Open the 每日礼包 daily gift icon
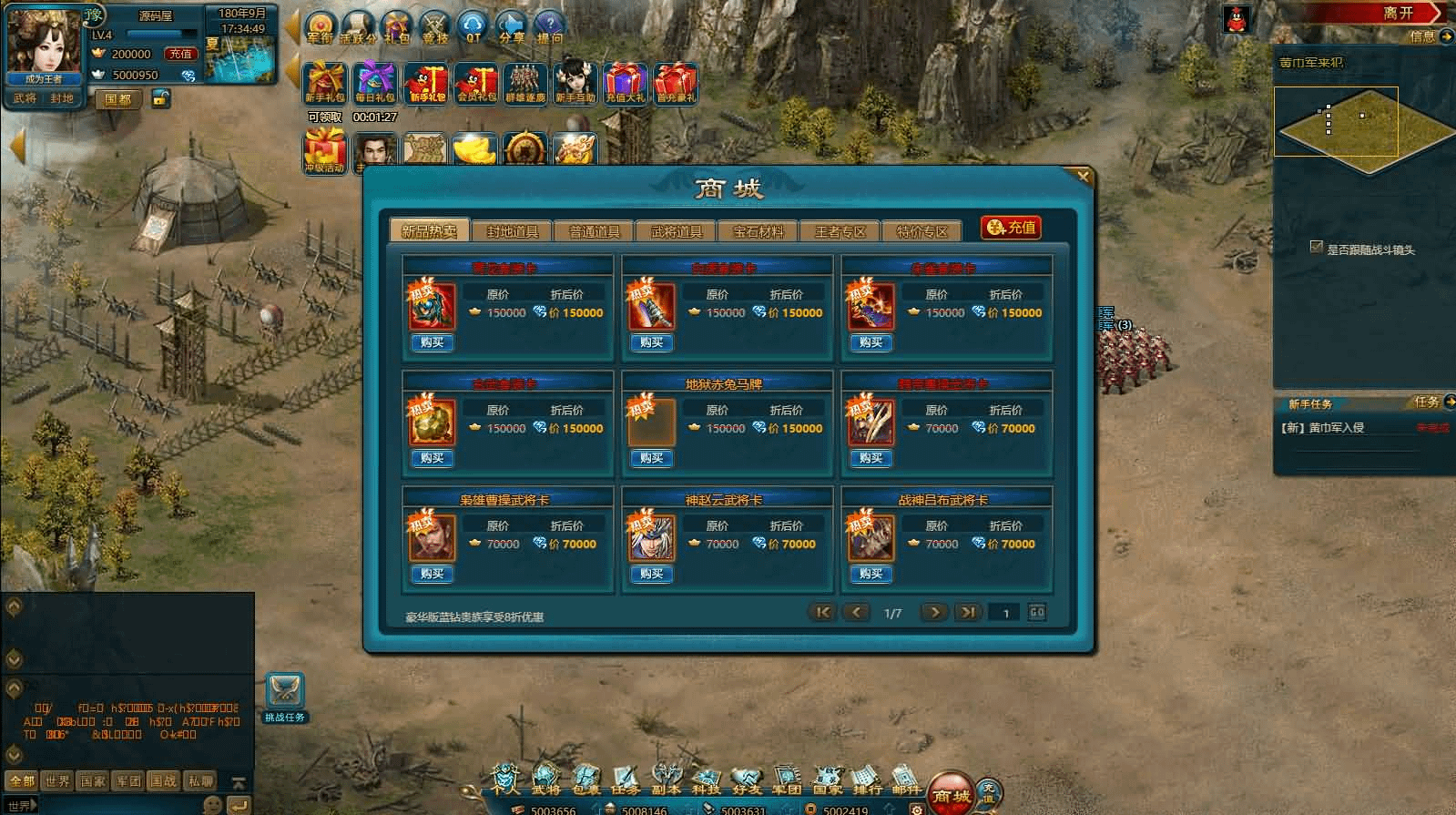The width and height of the screenshot is (1456, 815). tap(375, 83)
